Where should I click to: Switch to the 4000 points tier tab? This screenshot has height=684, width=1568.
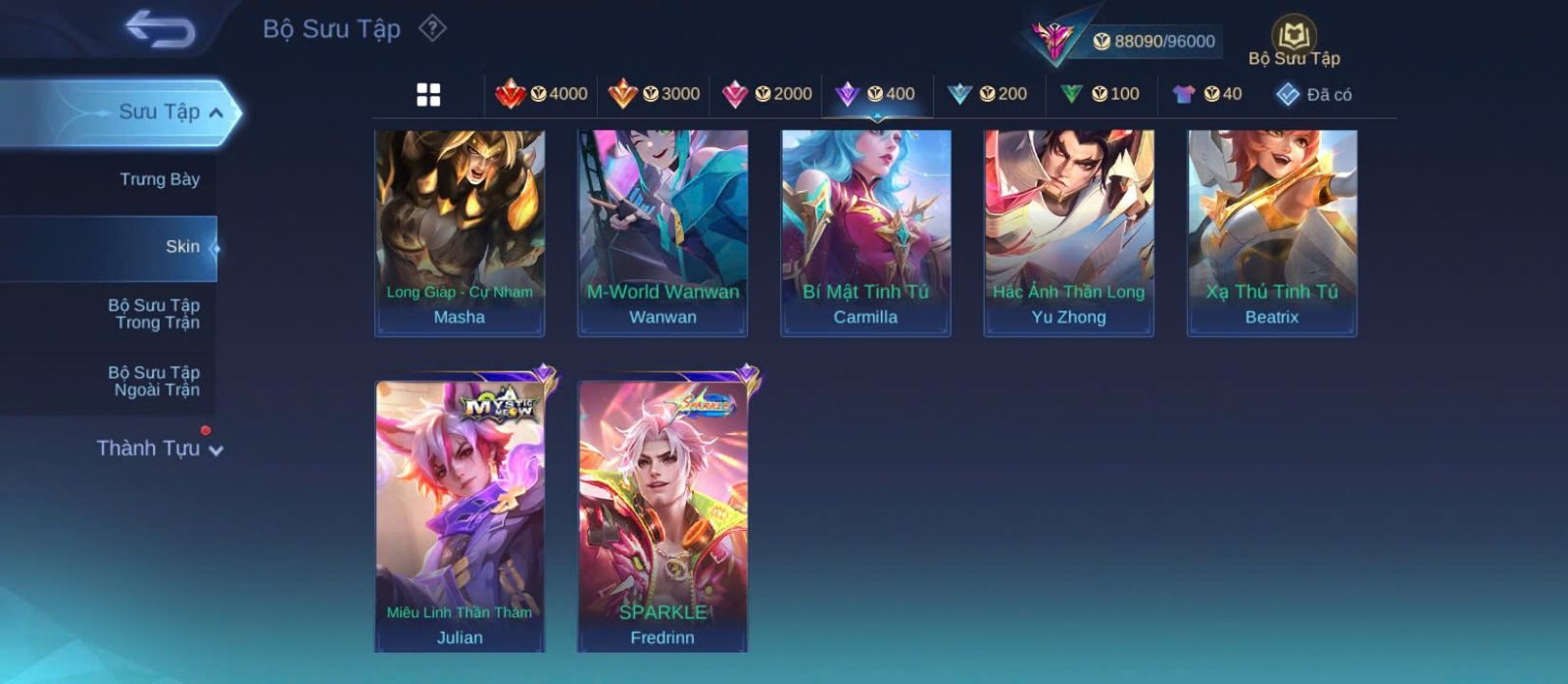tap(541, 94)
